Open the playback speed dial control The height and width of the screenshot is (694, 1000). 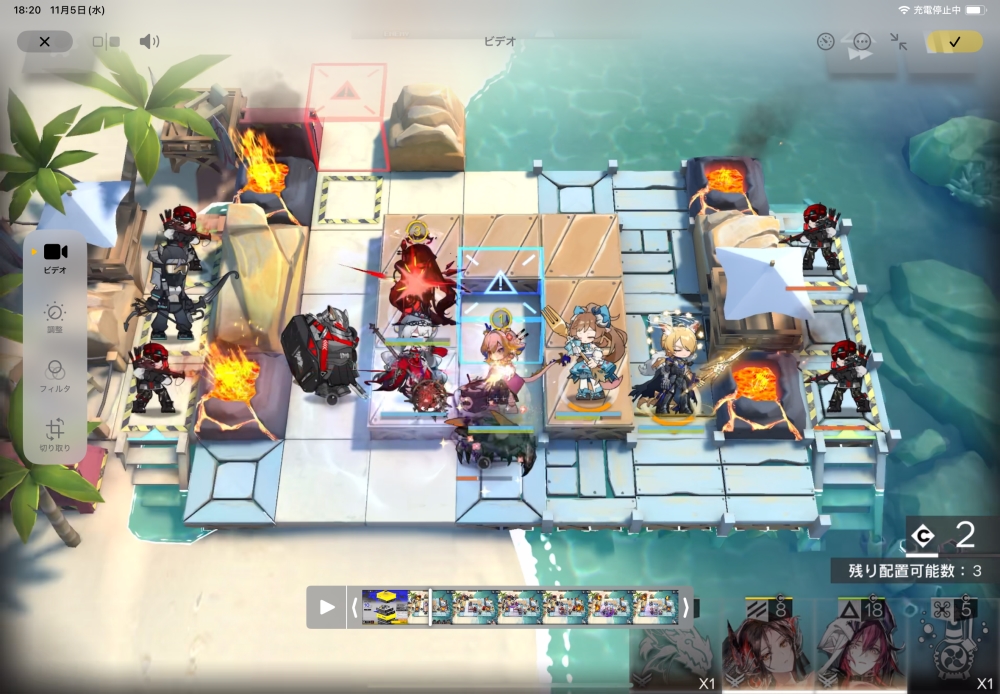click(825, 42)
